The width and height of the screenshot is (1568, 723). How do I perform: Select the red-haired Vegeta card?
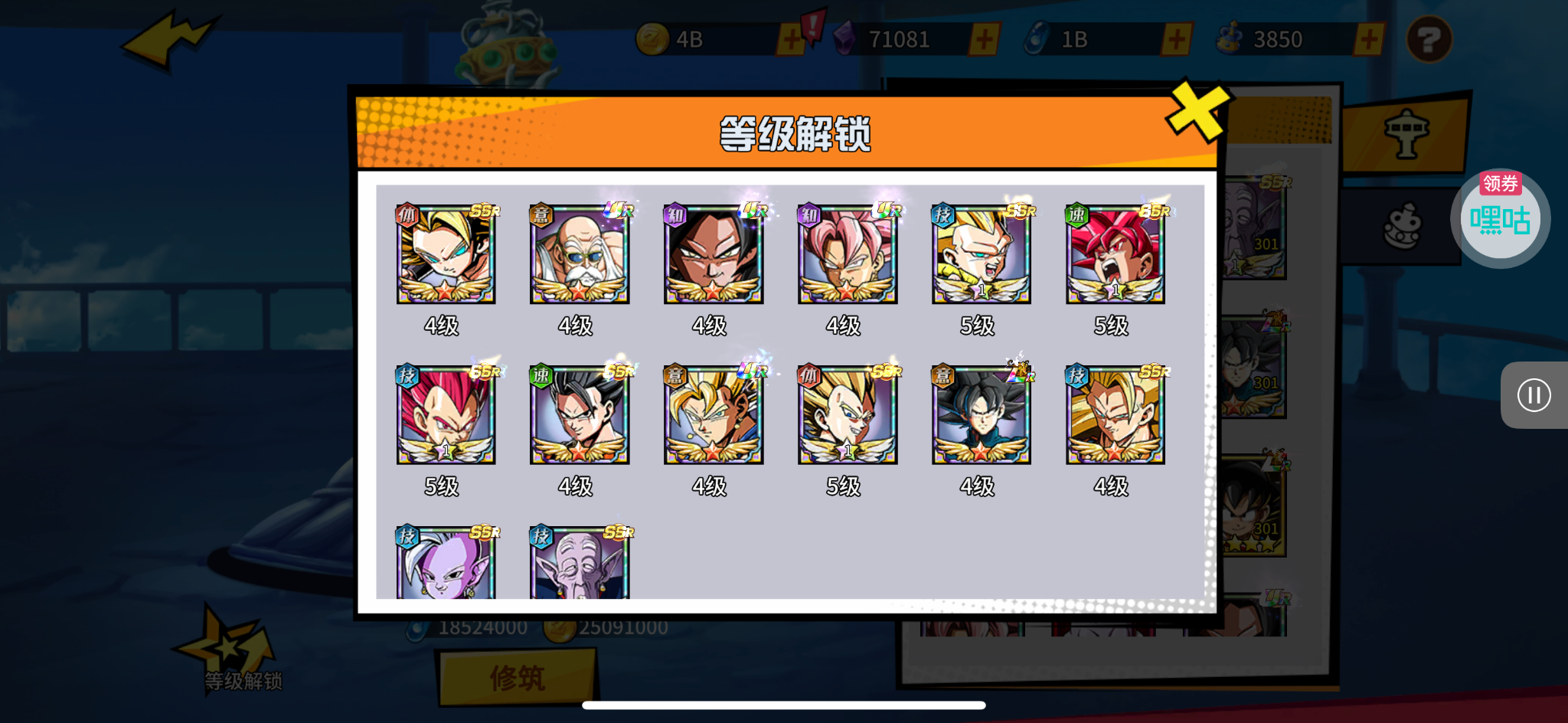tap(446, 416)
